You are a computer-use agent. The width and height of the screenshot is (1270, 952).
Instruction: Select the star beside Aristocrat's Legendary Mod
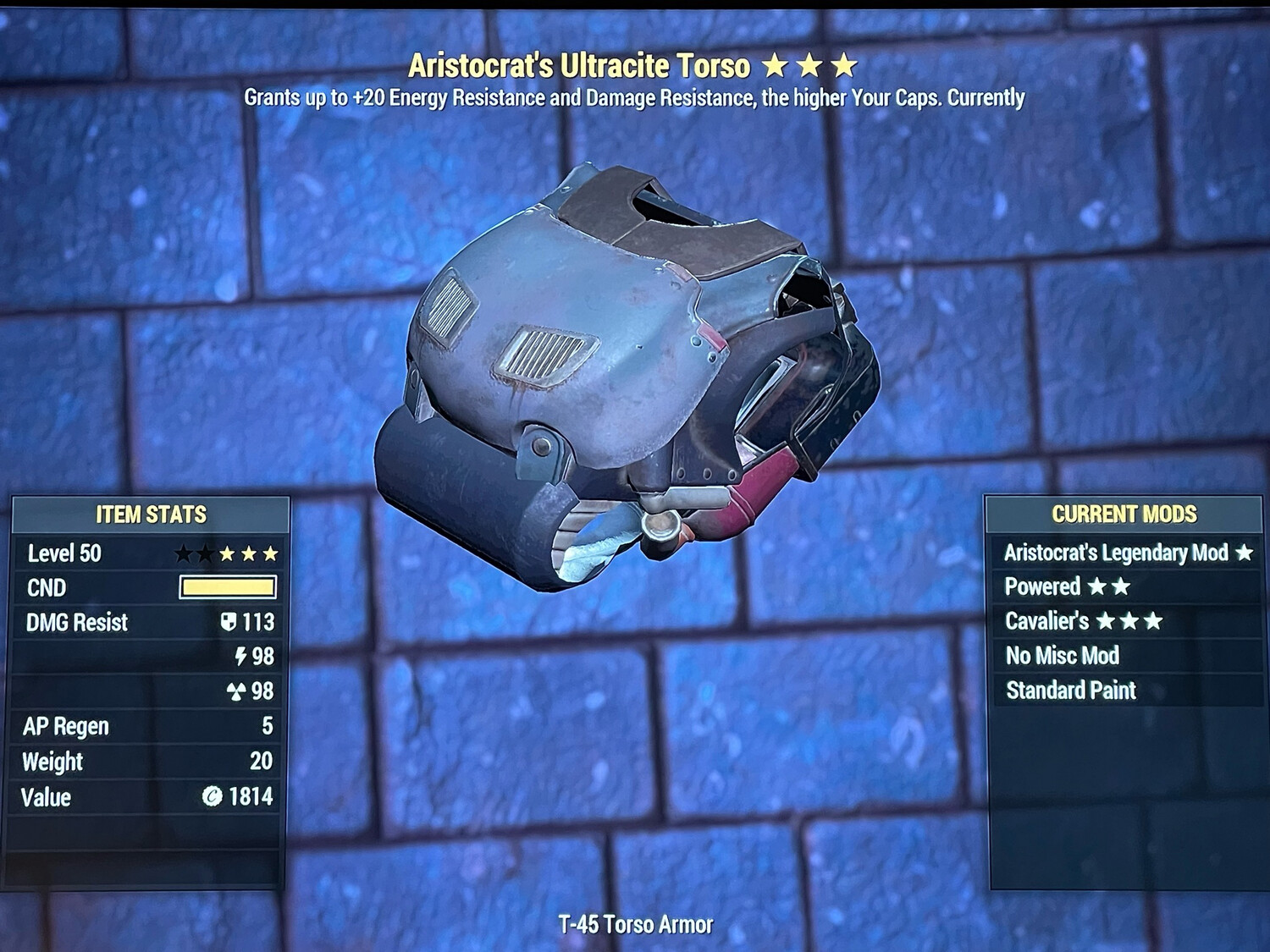point(1243,553)
